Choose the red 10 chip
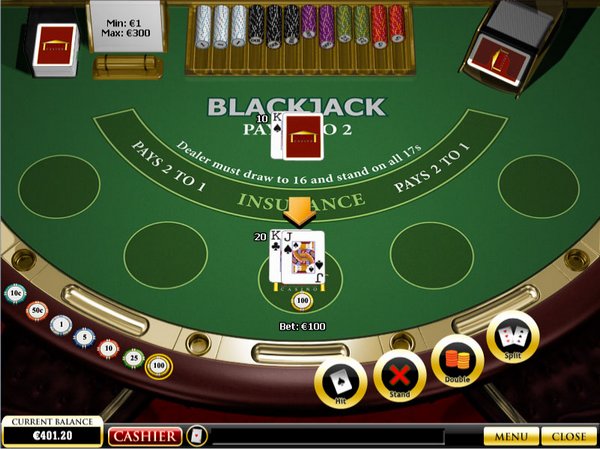The height and width of the screenshot is (449, 600). (108, 348)
